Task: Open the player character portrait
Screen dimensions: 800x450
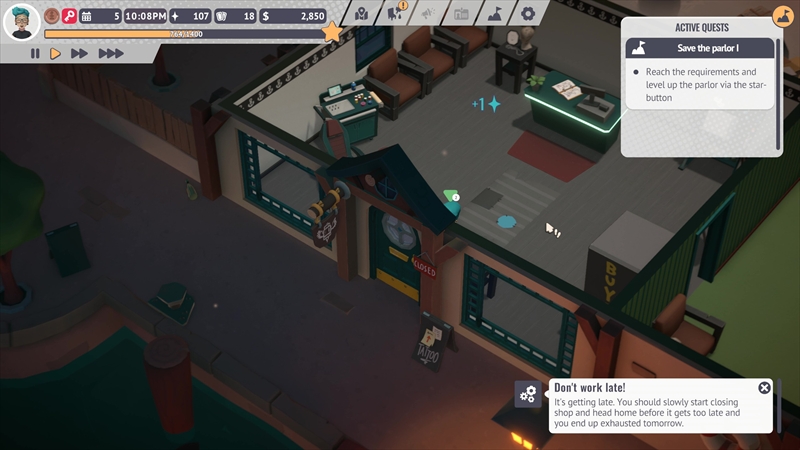Action: point(21,20)
